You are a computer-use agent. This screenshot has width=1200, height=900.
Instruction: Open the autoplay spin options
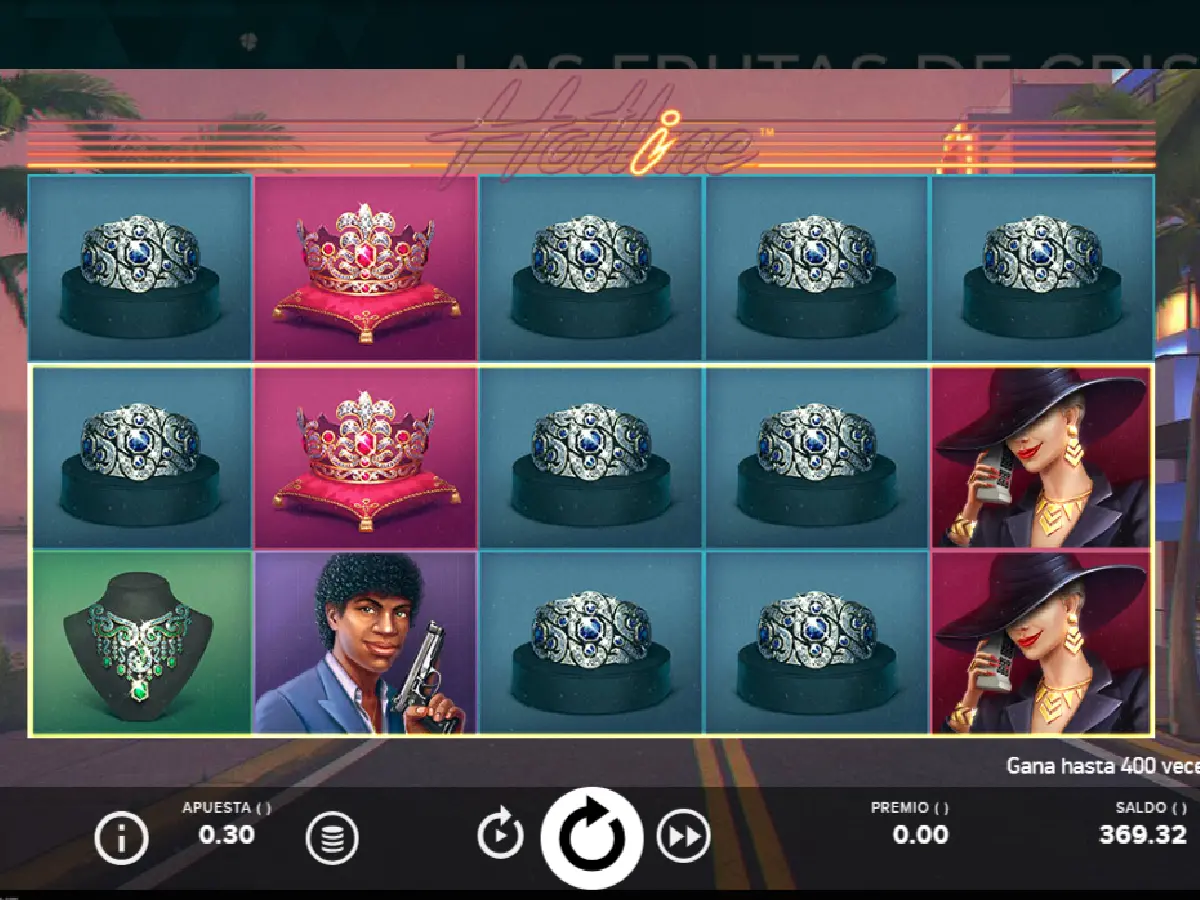500,836
